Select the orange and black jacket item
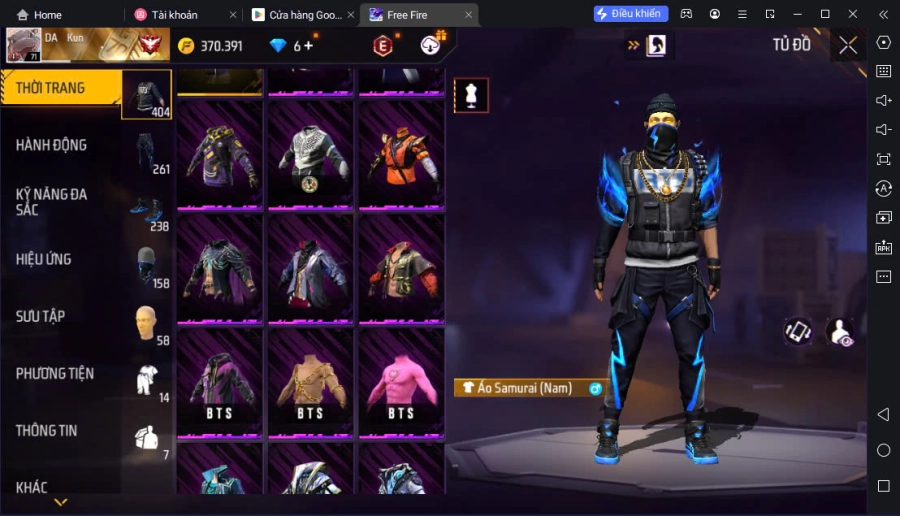900x516 pixels. [x=401, y=154]
